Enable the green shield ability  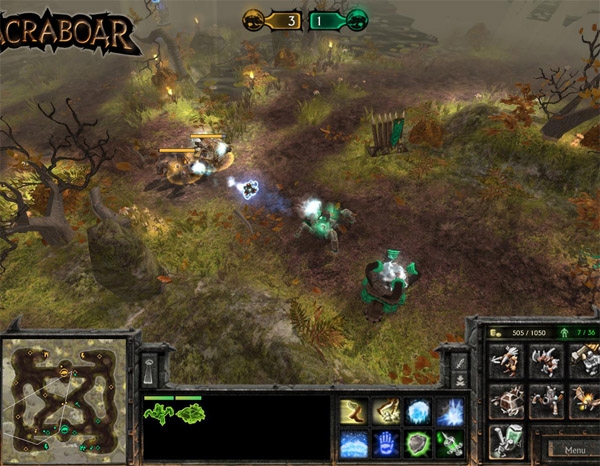tap(418, 443)
